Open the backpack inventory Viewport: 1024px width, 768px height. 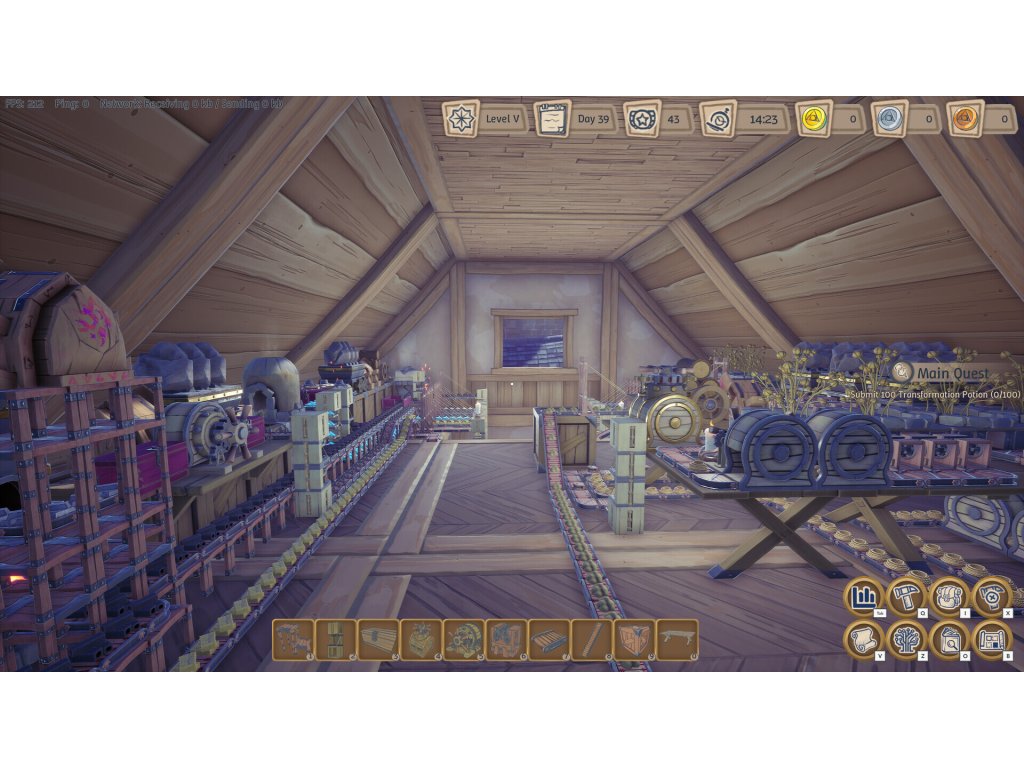point(949,597)
